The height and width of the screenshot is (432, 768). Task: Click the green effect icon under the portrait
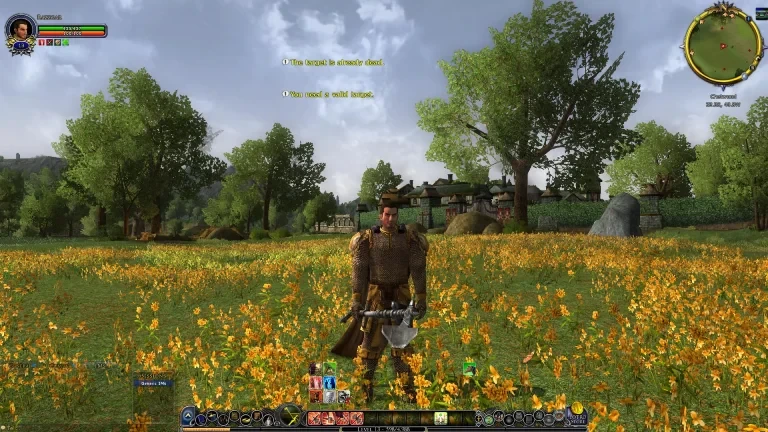[65, 43]
